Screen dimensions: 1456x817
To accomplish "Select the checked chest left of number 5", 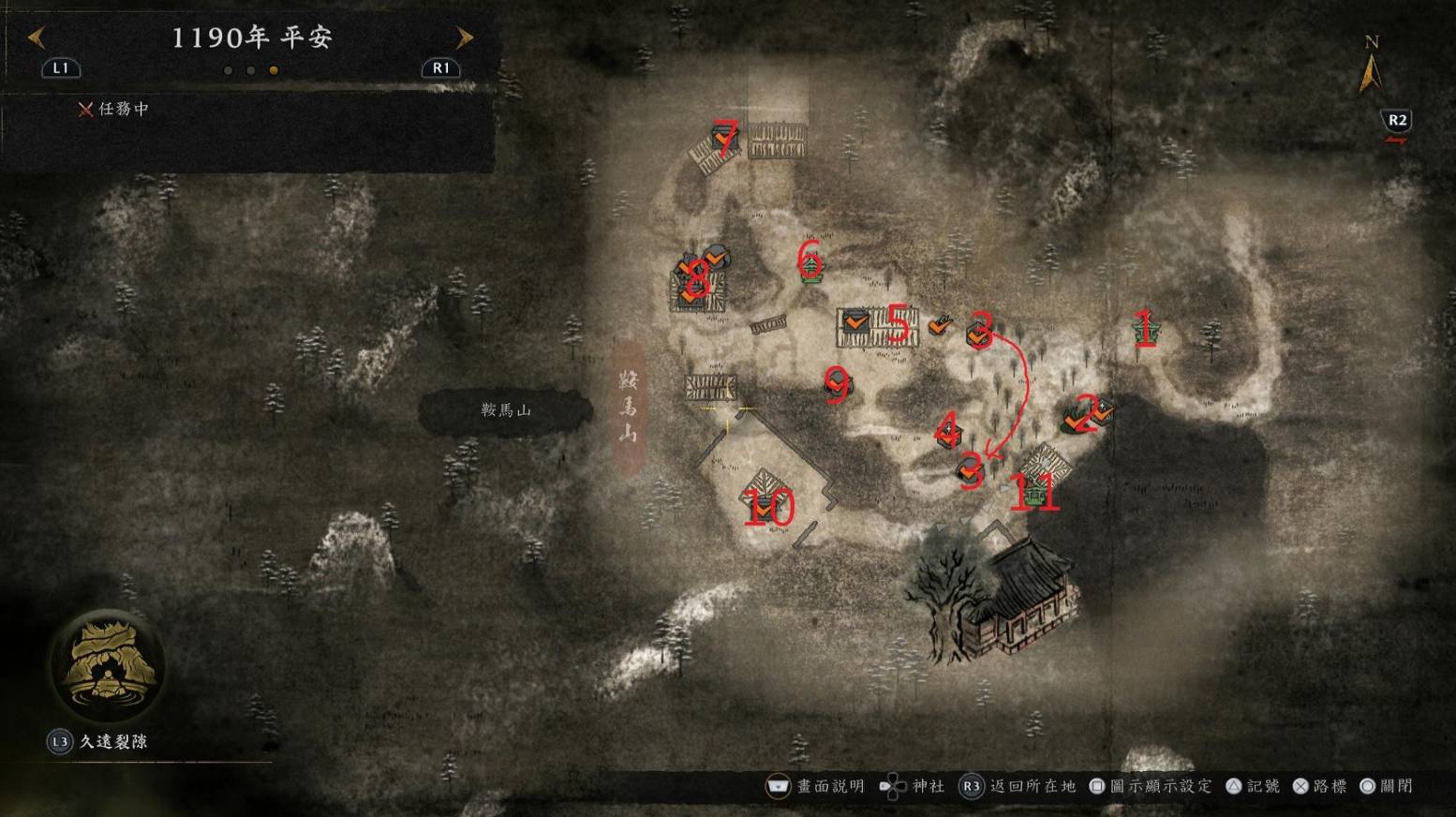I will coord(854,322).
